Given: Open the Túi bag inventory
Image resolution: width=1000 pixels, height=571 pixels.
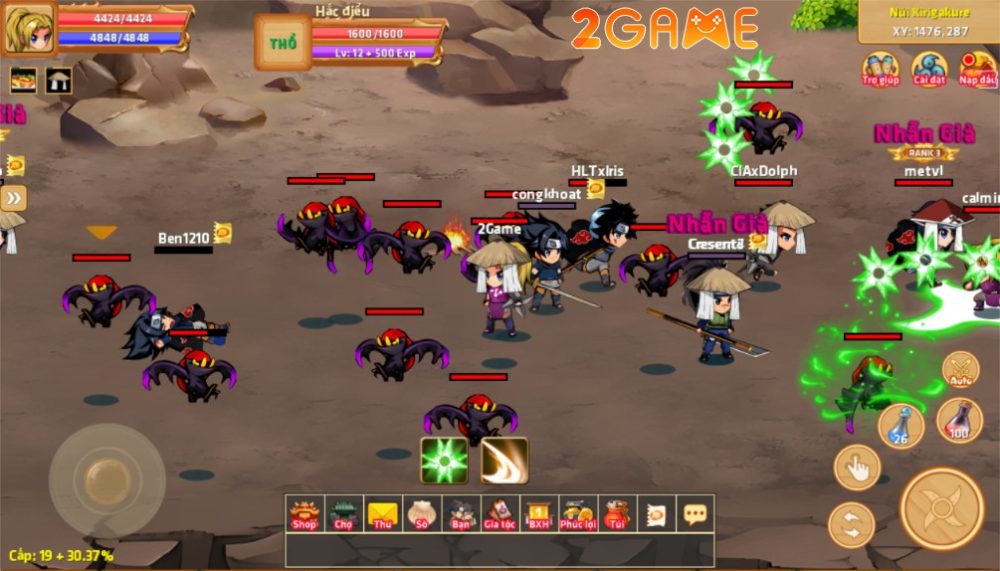Looking at the screenshot, I should tap(617, 514).
